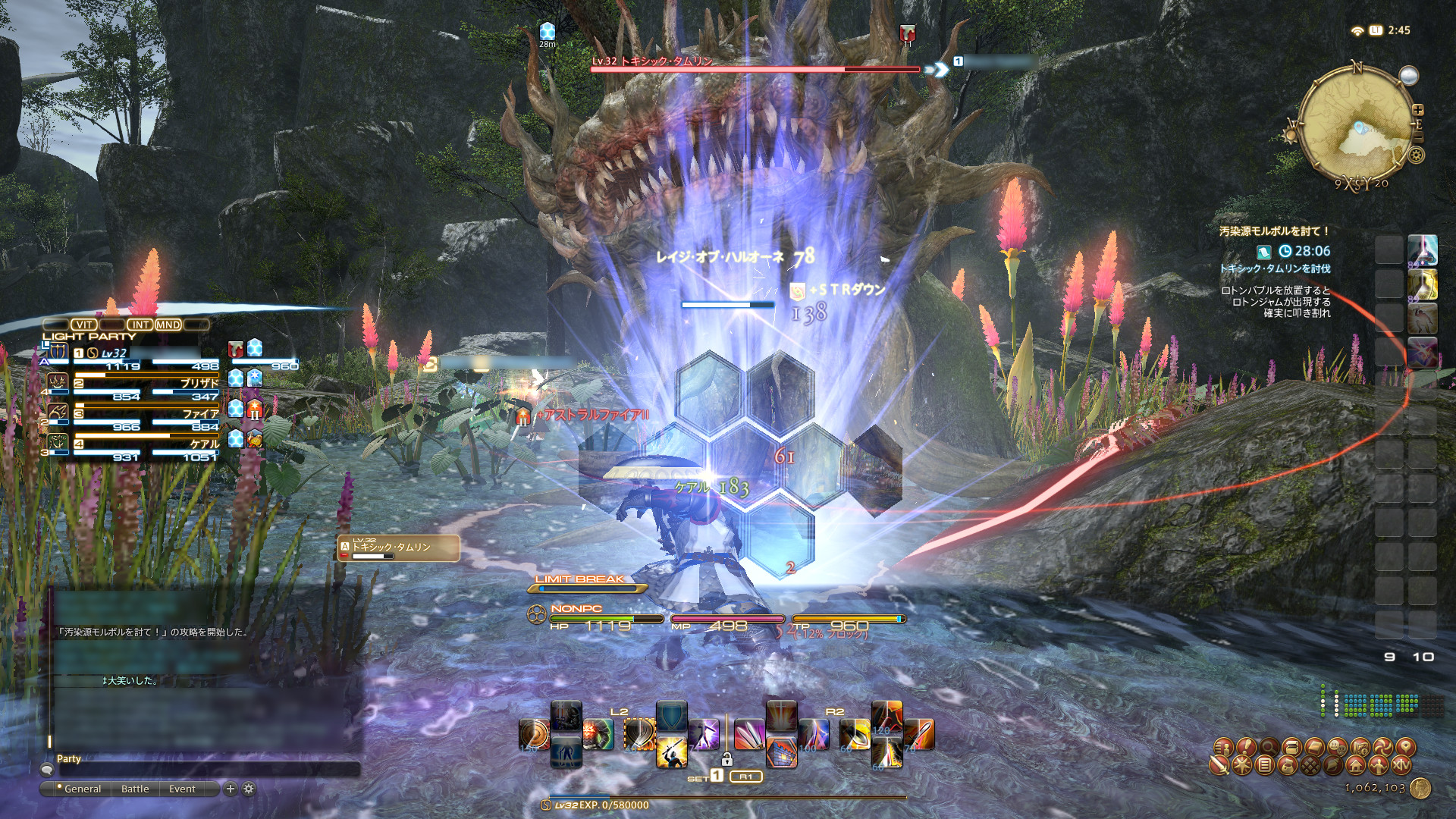Open chat log settings gear

pyautogui.click(x=248, y=789)
